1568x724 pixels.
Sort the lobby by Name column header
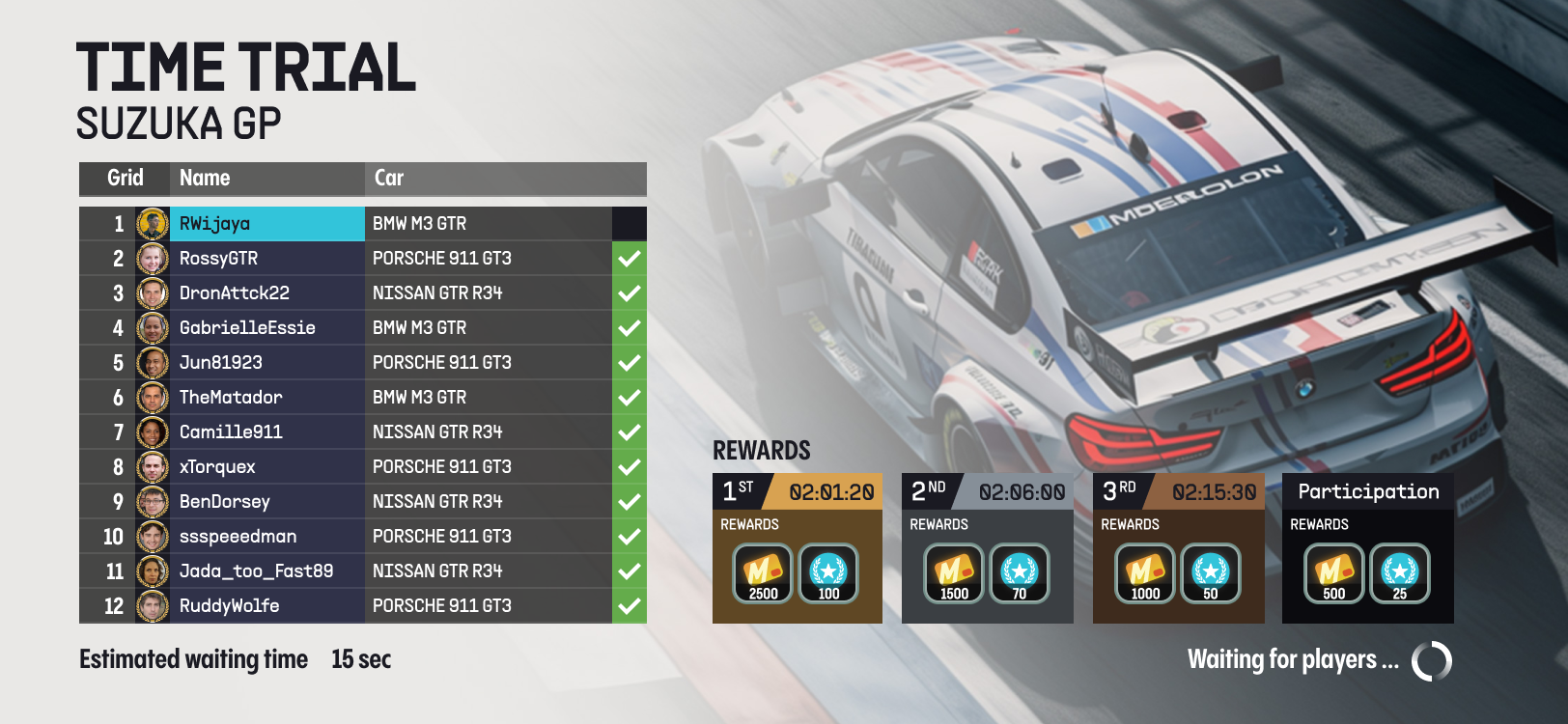[205, 179]
